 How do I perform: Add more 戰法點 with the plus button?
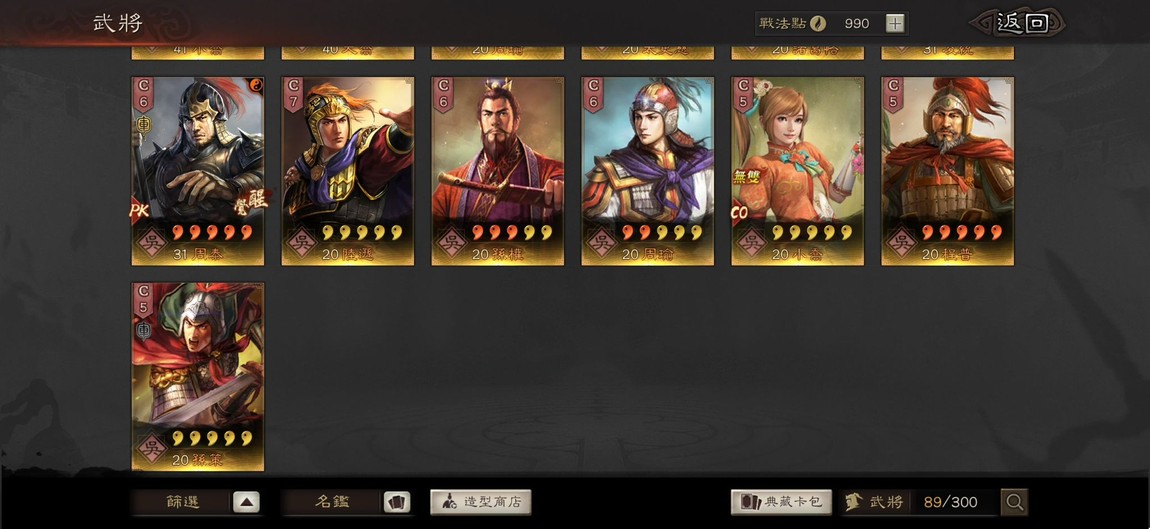coord(895,23)
